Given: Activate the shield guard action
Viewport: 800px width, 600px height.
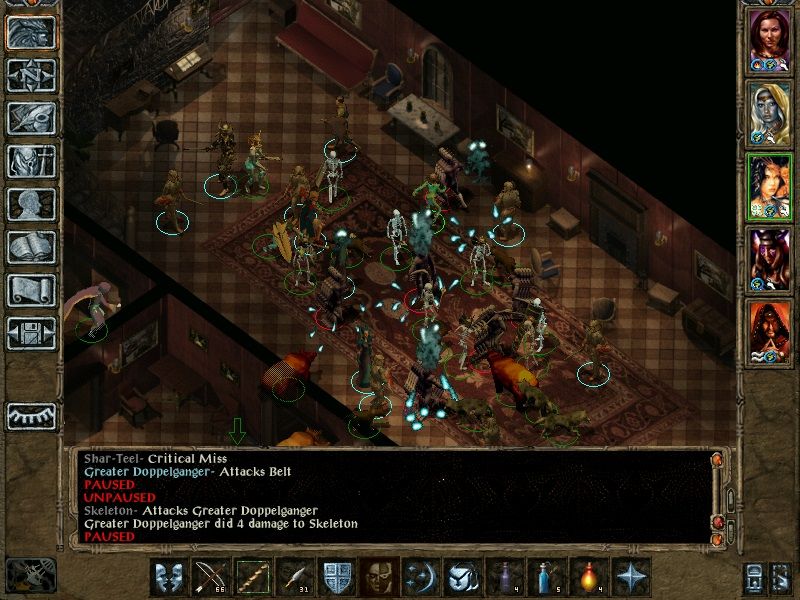Looking at the screenshot, I should 335,577.
